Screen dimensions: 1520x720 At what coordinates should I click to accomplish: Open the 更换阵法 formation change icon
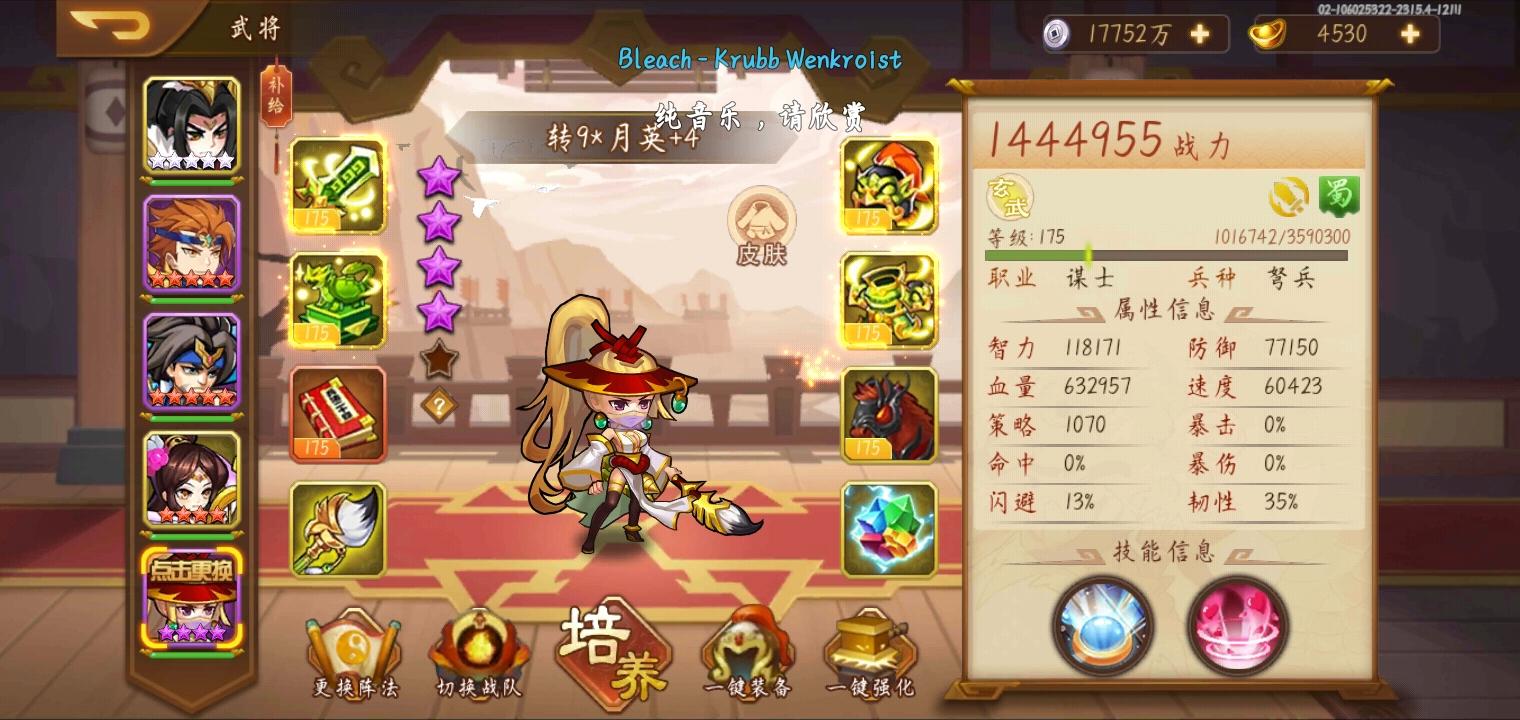[355, 650]
